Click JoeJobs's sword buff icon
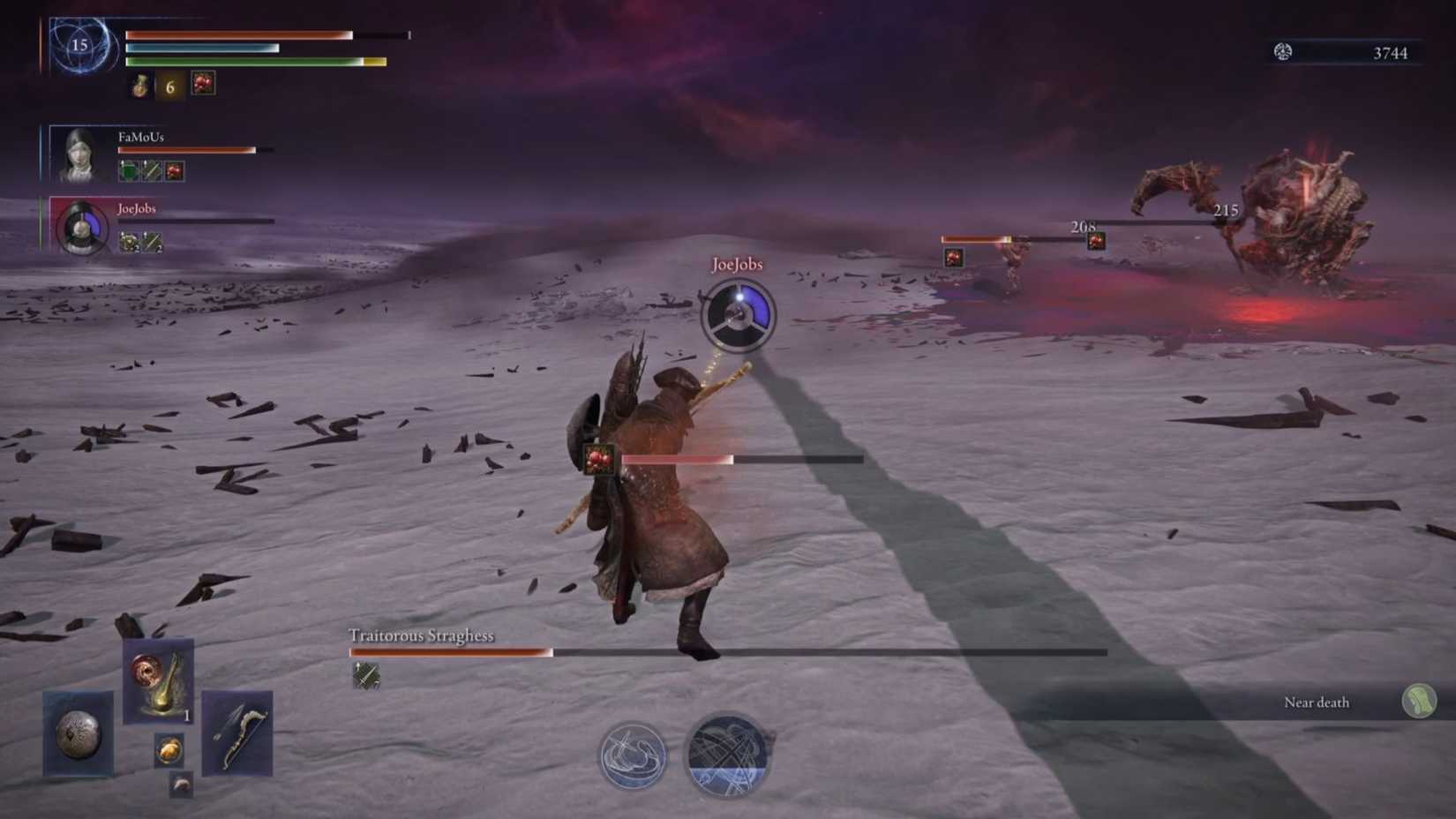This screenshot has width=1456, height=819. 152,240
